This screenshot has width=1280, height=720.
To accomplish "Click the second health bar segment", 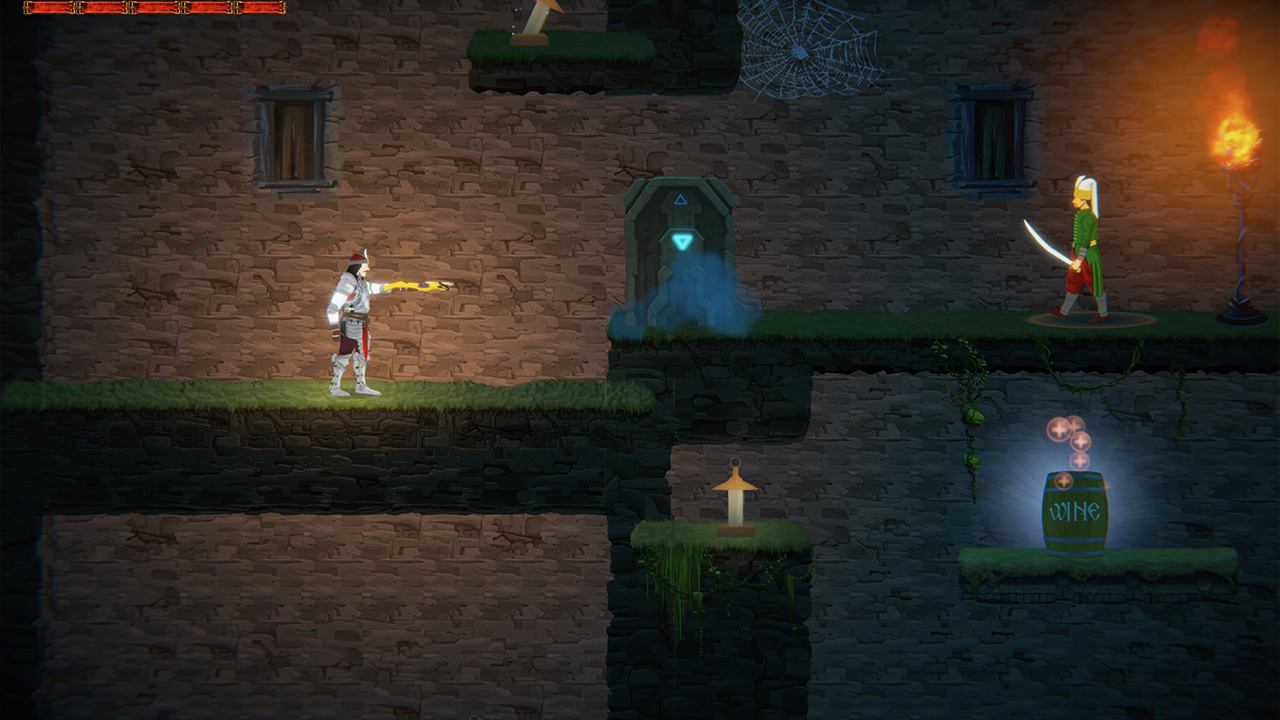I will pos(103,8).
